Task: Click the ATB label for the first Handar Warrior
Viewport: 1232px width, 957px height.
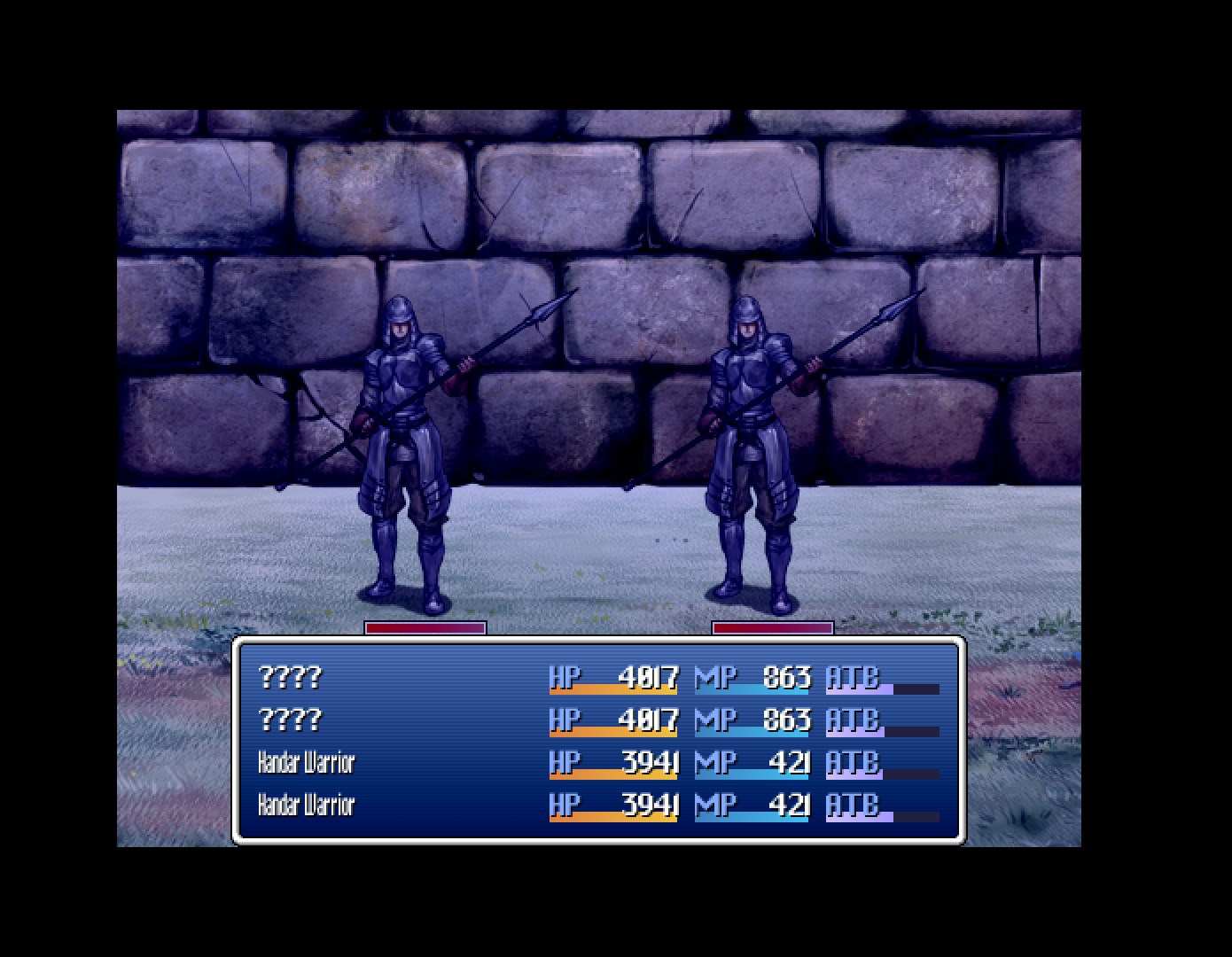Action: 851,763
